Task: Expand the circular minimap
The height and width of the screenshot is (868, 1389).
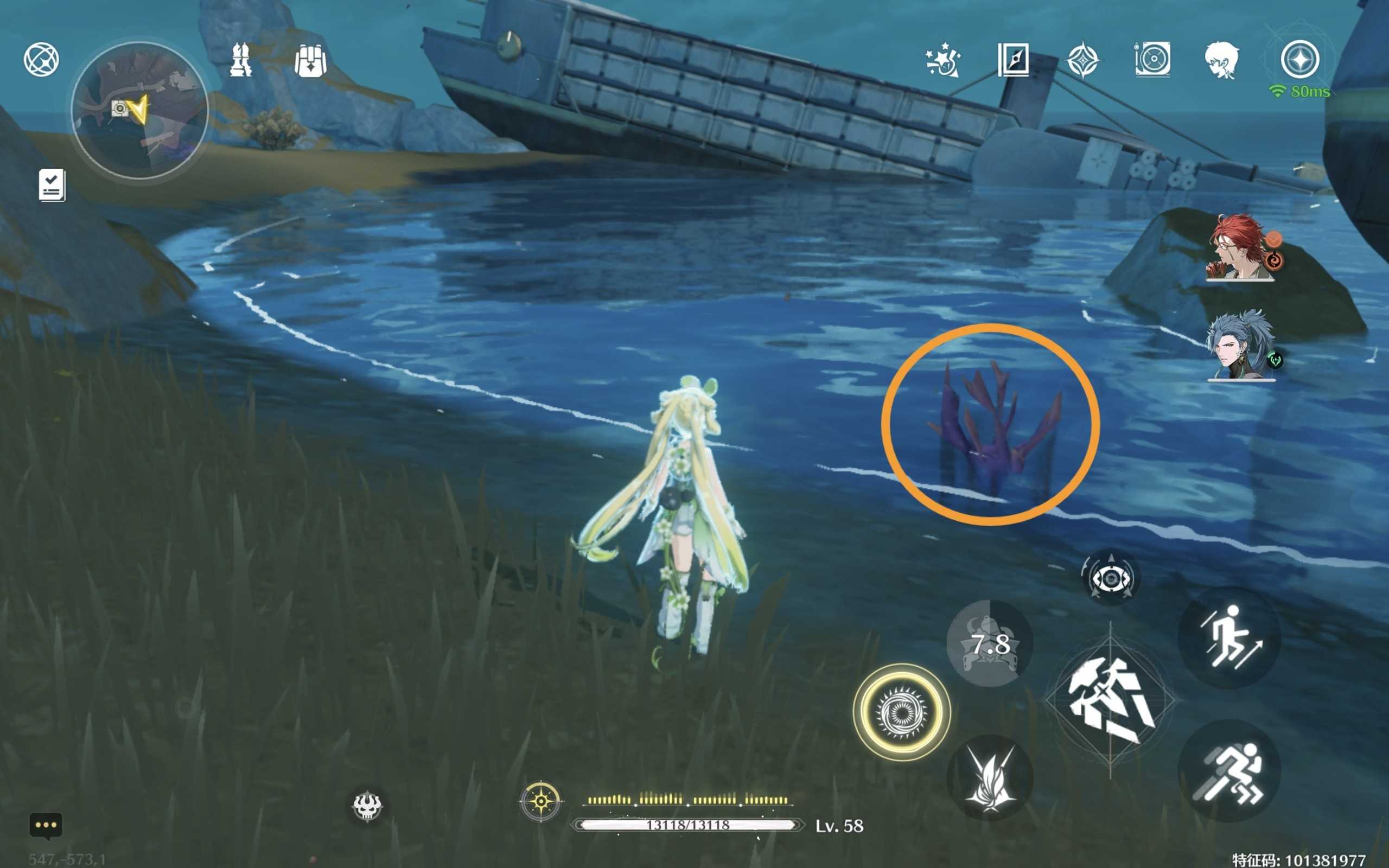Action: 139,110
